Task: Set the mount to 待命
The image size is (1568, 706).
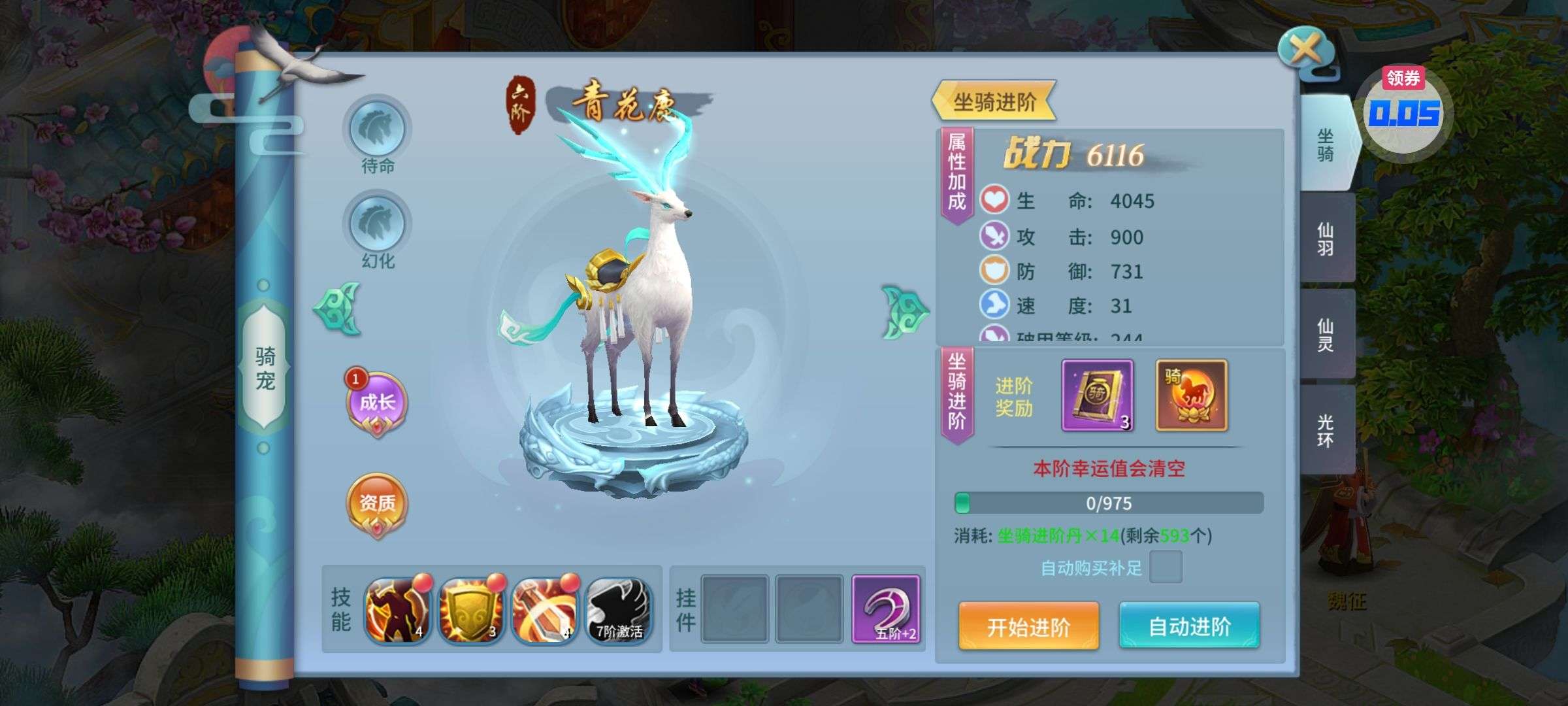Action: [377, 129]
